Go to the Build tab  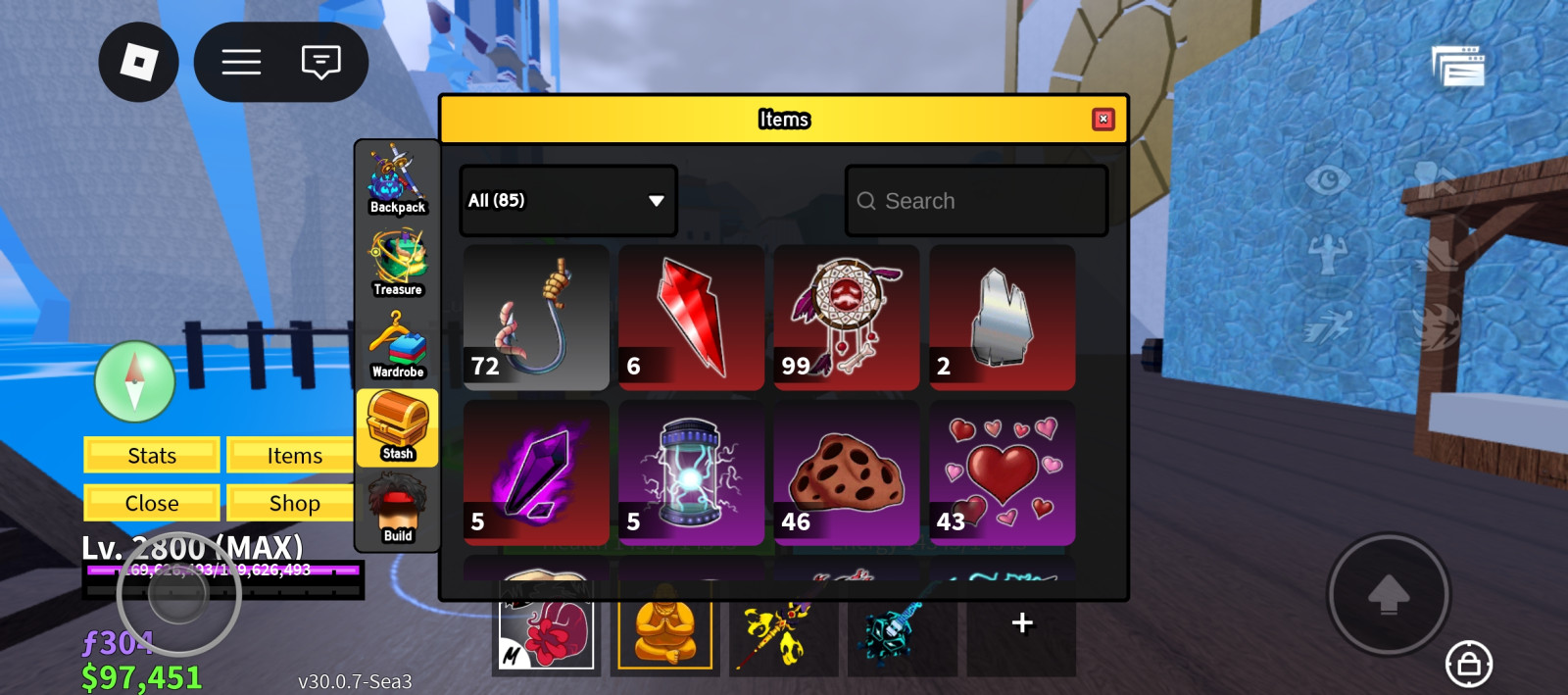397,510
